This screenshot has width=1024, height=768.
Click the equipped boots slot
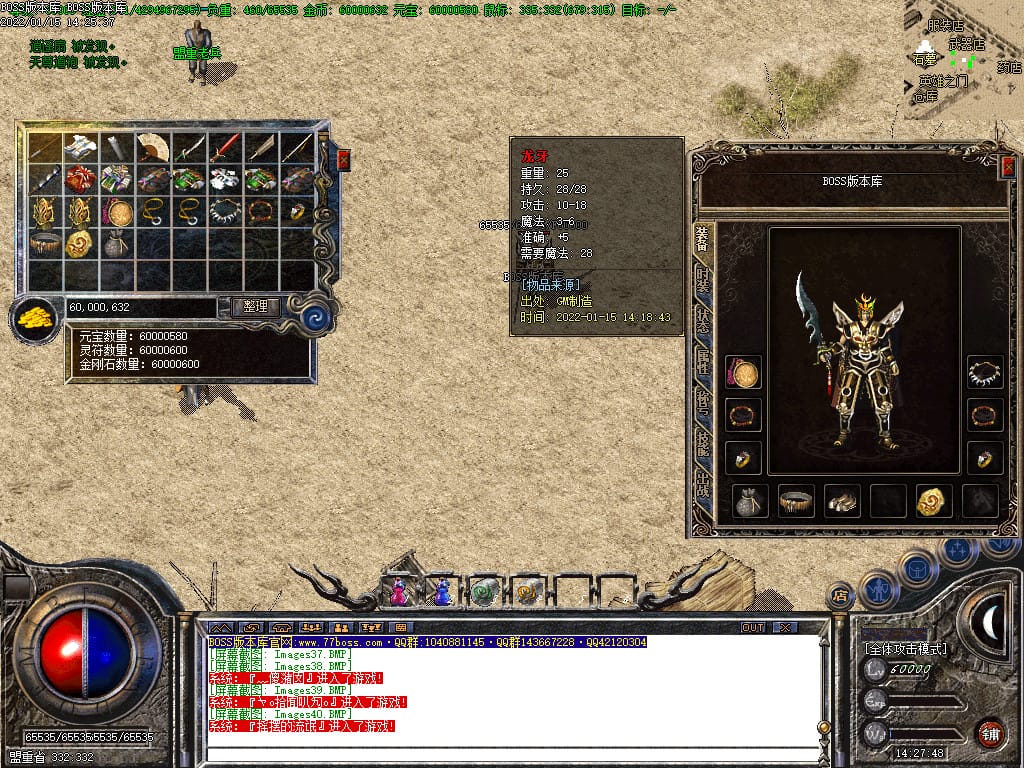[842, 501]
